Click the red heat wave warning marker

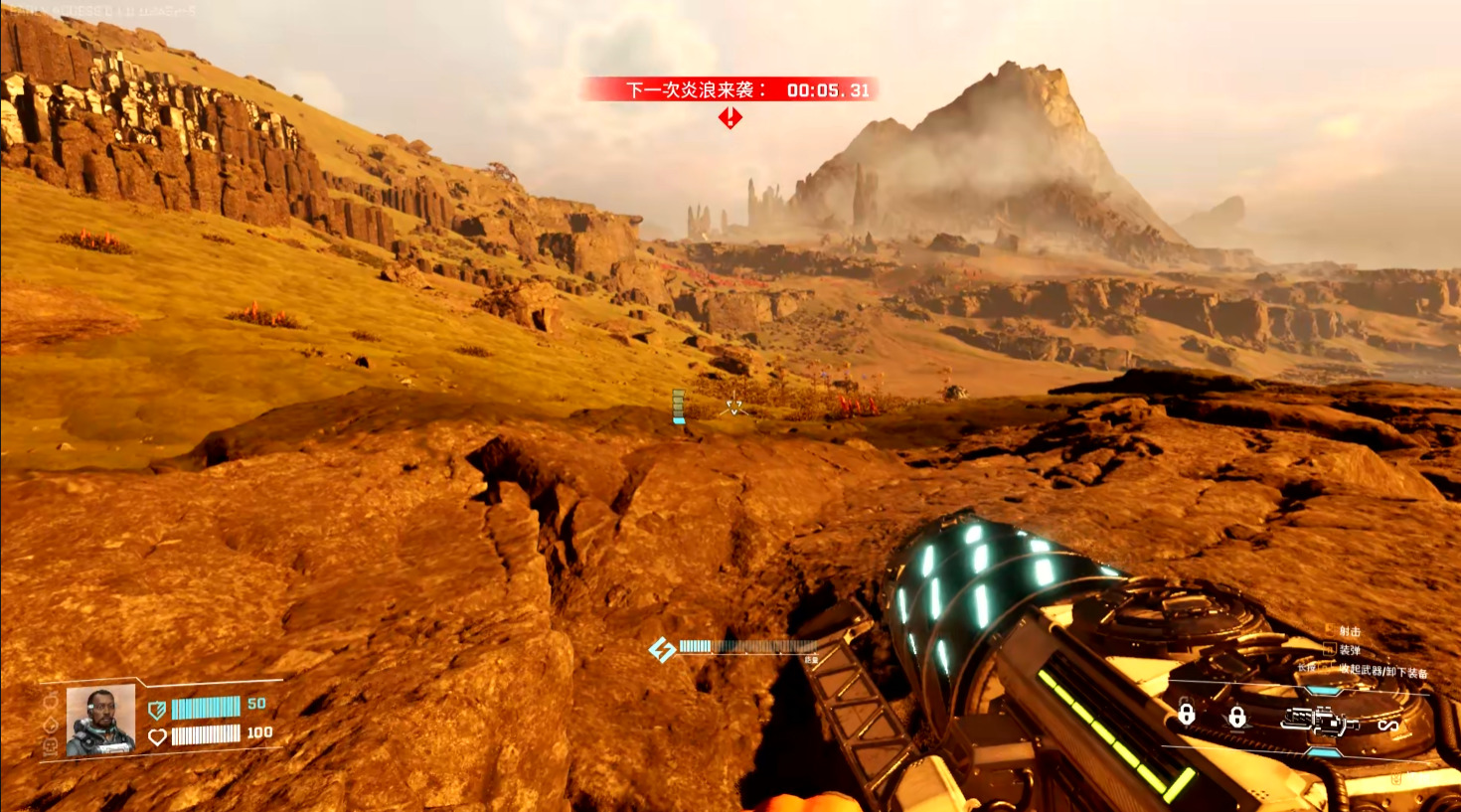pyautogui.click(x=730, y=118)
